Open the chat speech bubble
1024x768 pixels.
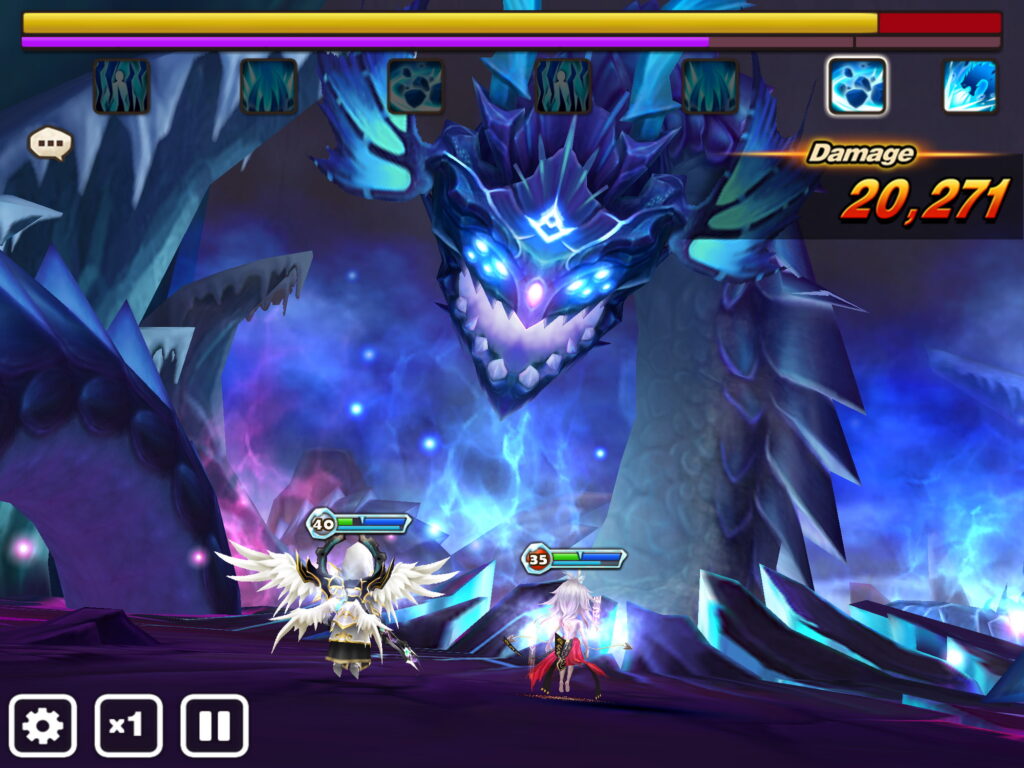50,143
